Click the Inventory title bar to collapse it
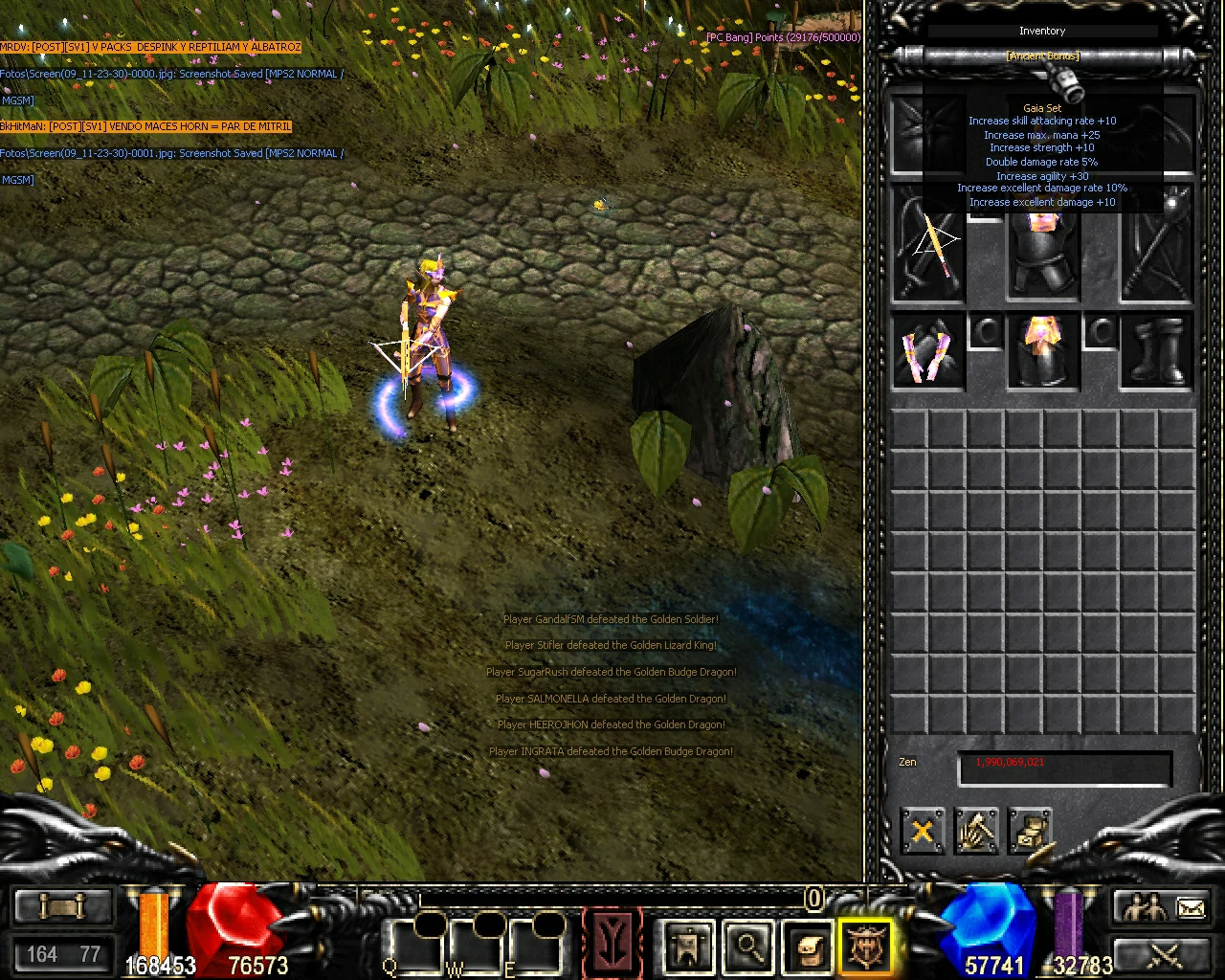1225x980 pixels. pos(1041,31)
